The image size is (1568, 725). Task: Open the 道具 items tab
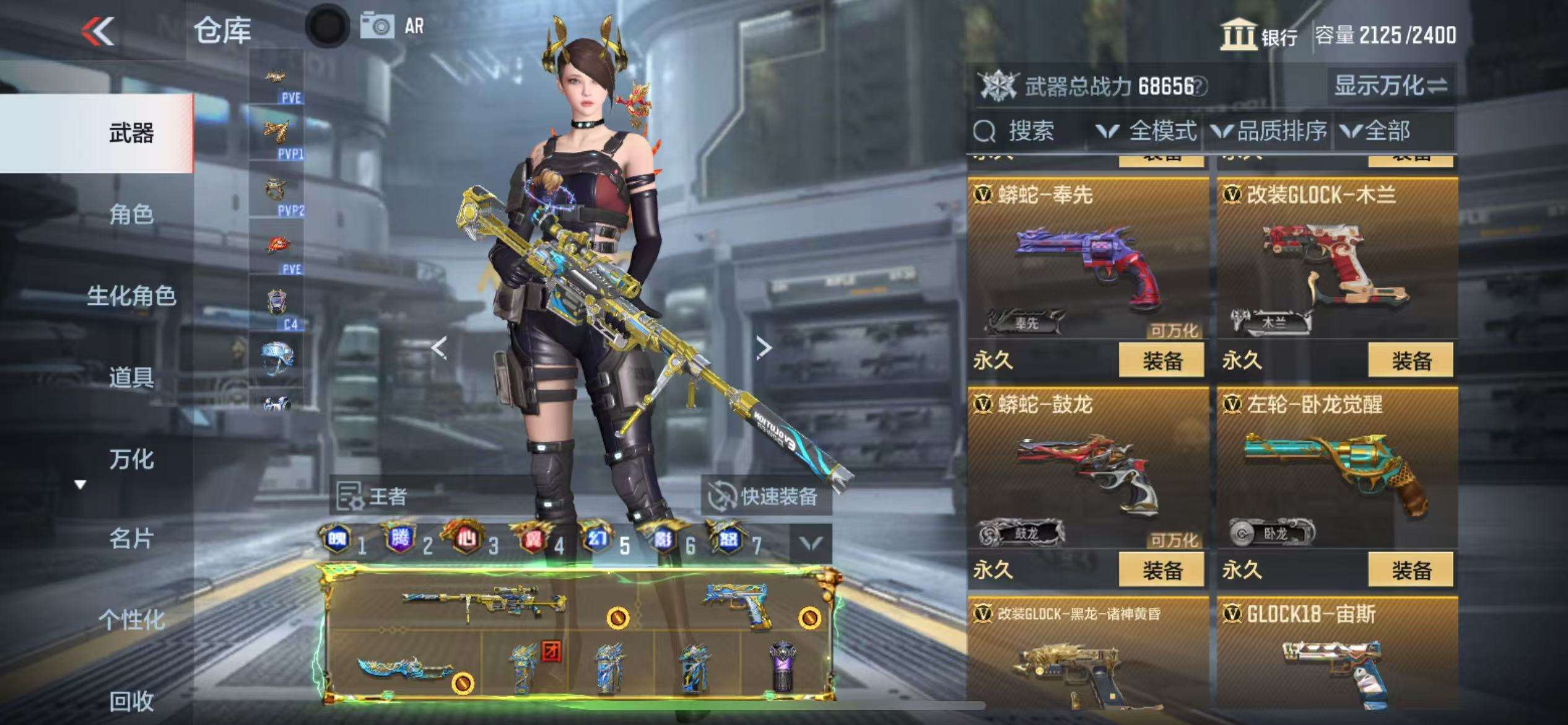pyautogui.click(x=131, y=377)
